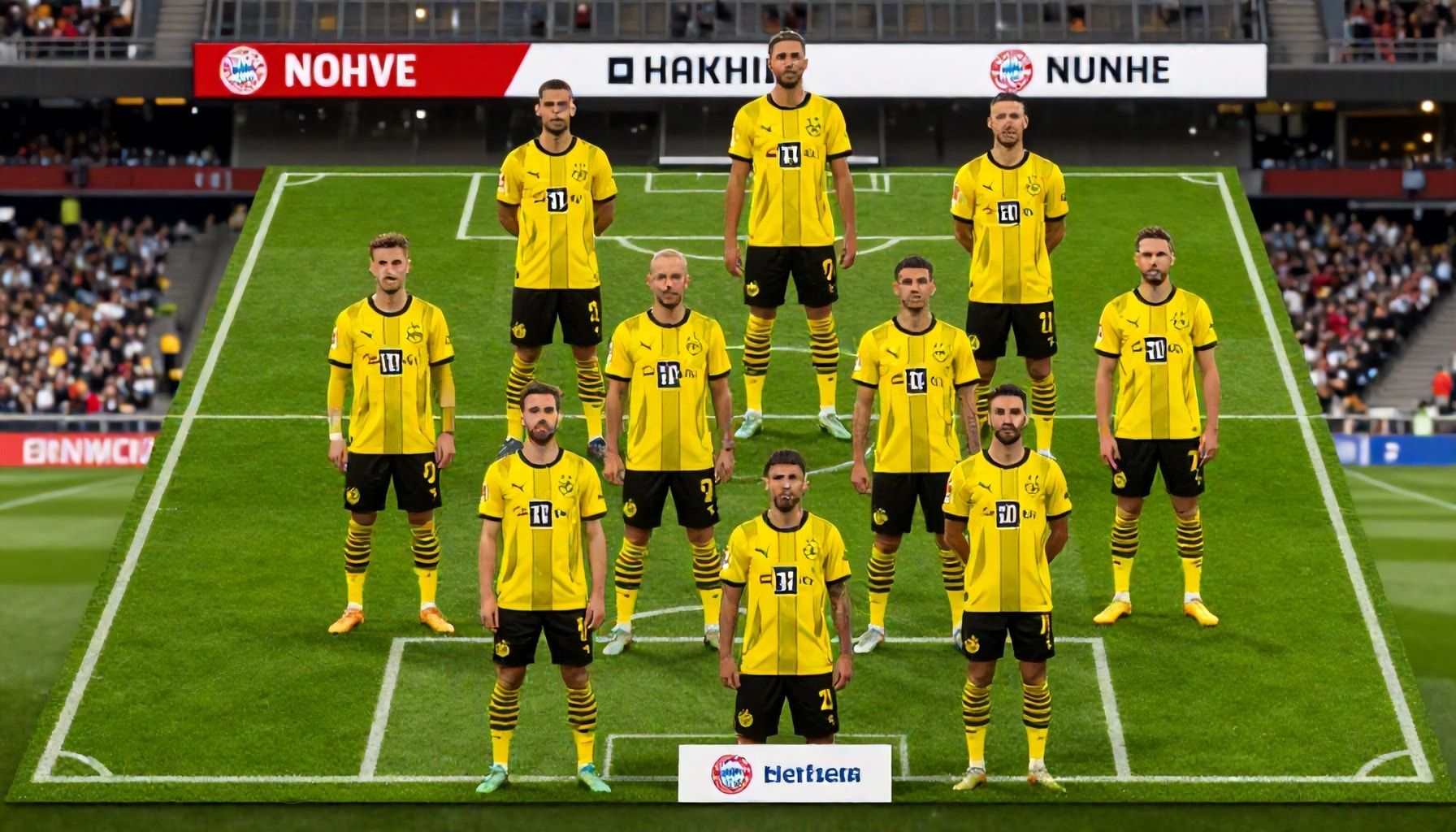Image resolution: width=1456 pixels, height=832 pixels.
Task: Open the HAKHI header section
Action: pos(689,71)
